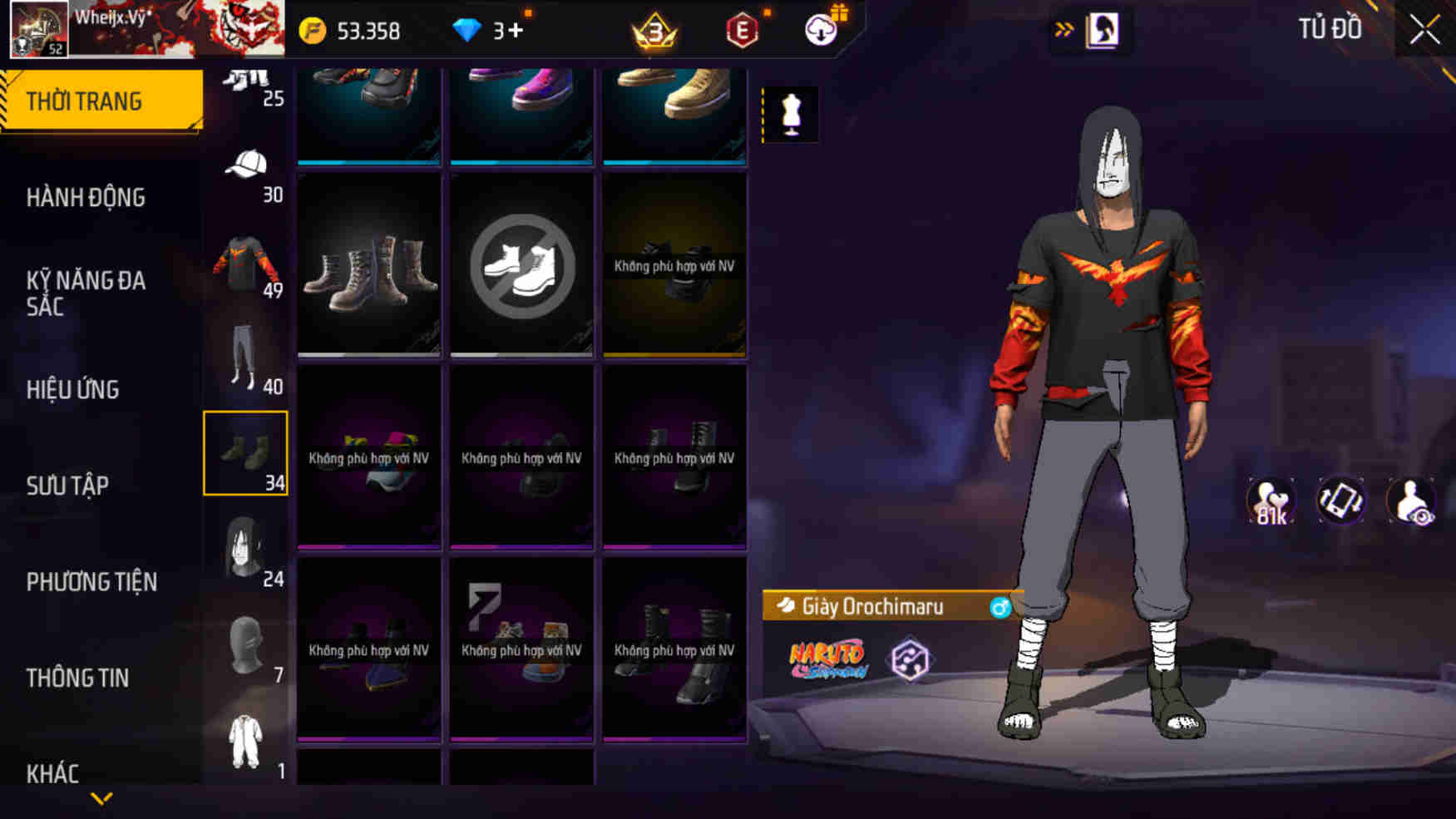This screenshot has width=1456, height=819.
Task: Click the Giày Orochimaru name banner
Action: [x=873, y=607]
